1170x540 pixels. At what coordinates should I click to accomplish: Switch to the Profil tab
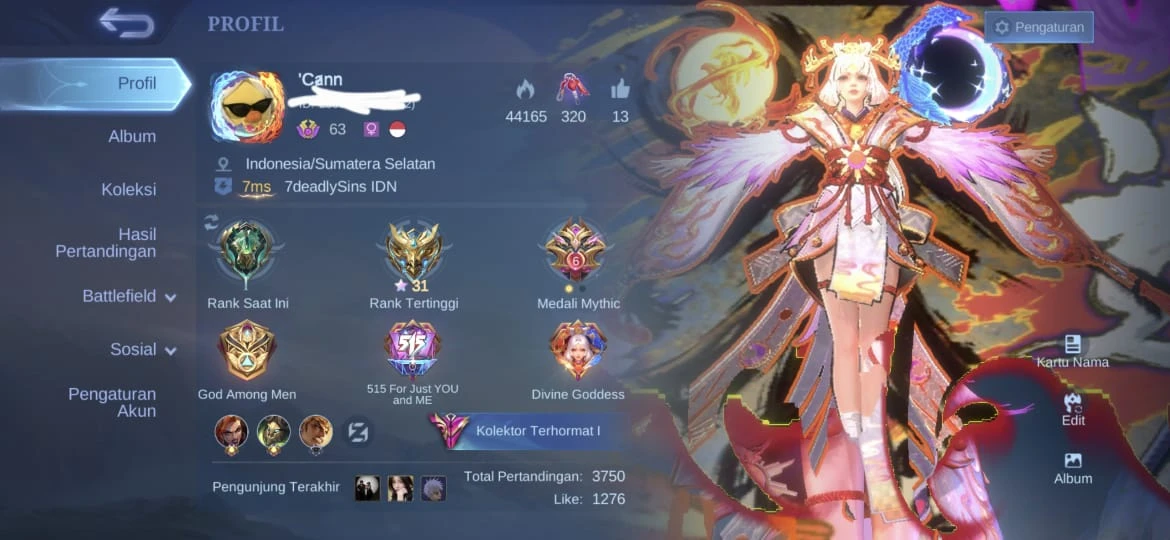click(x=136, y=83)
